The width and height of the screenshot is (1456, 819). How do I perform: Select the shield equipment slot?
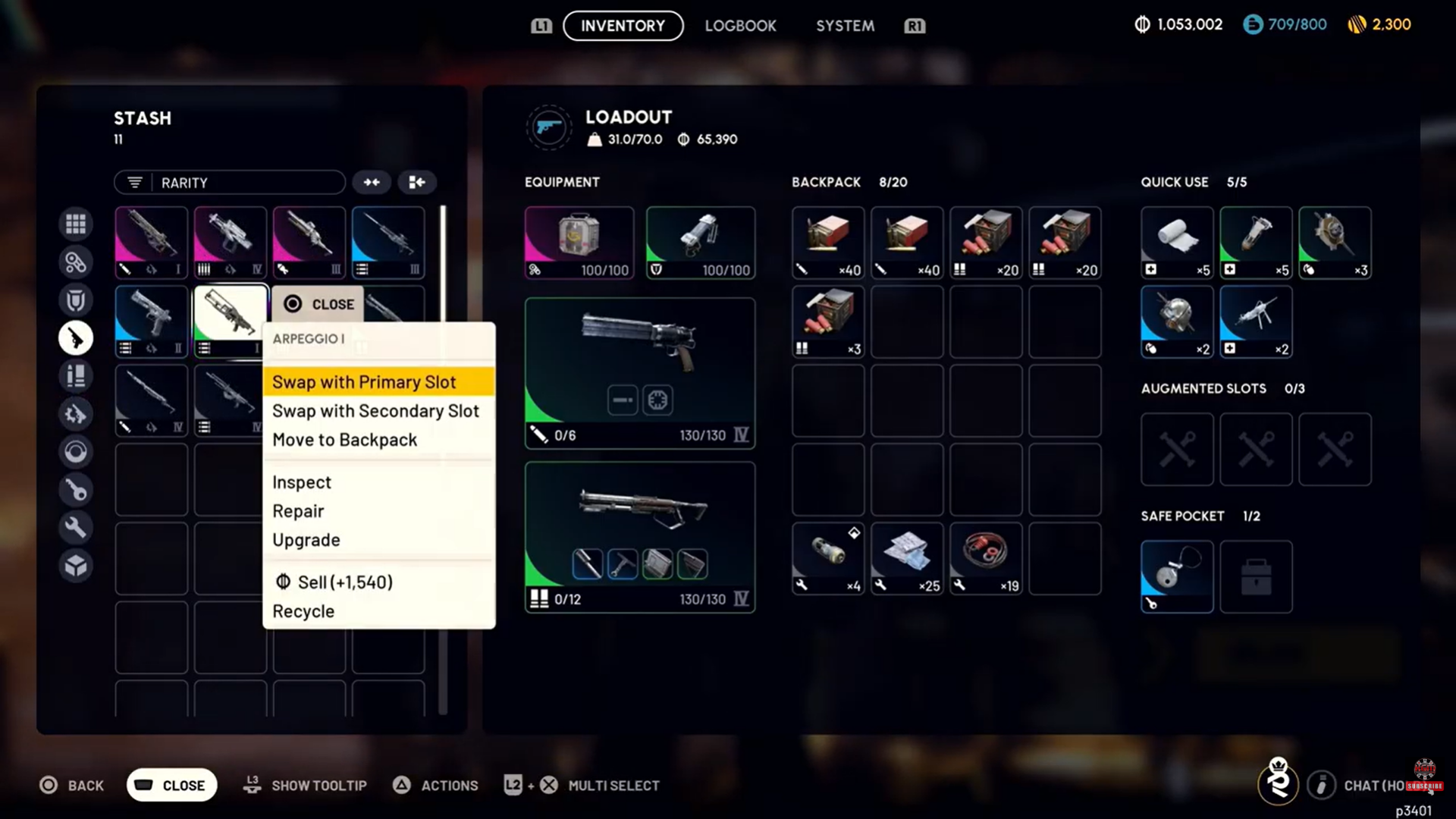700,243
